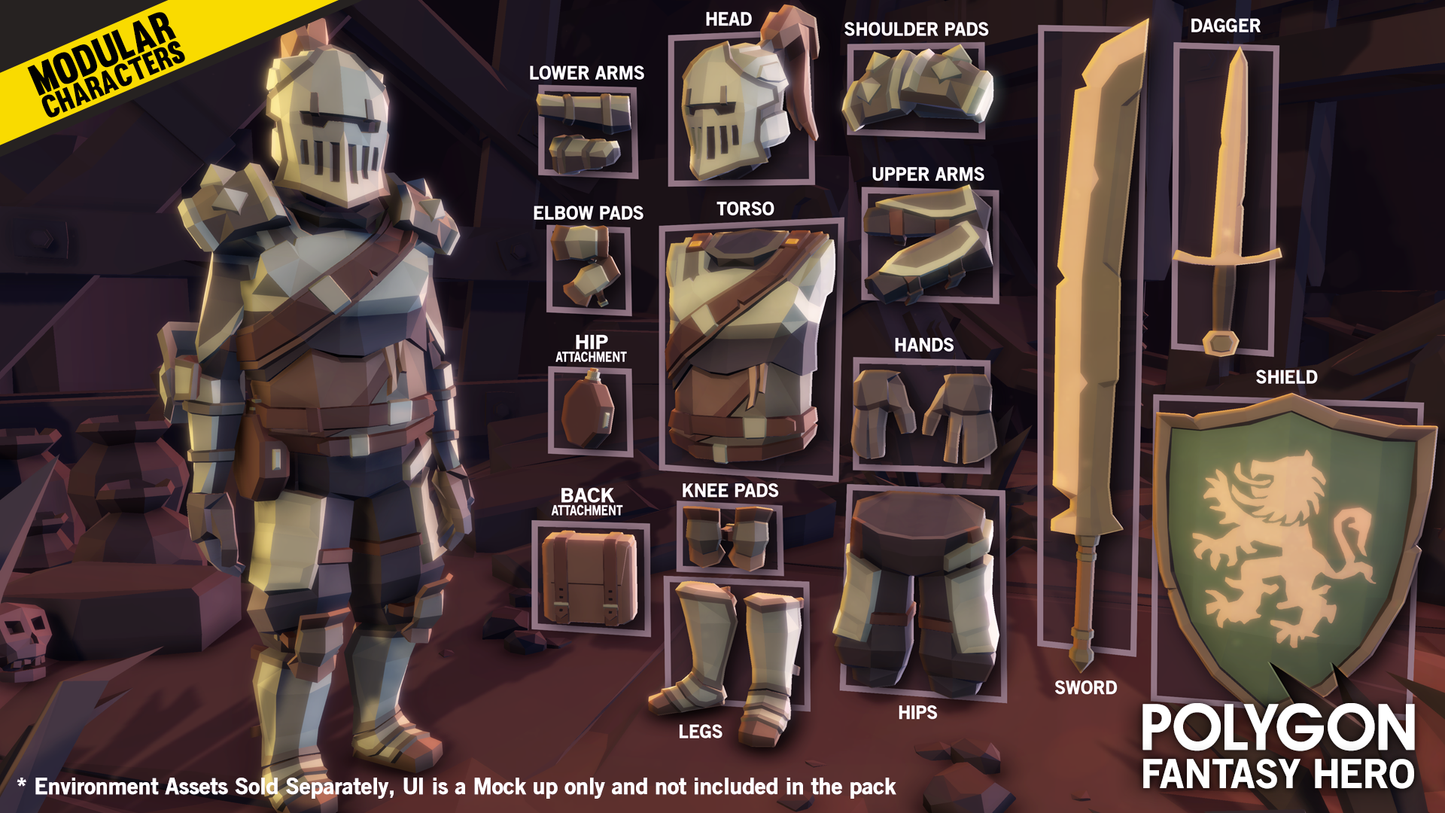Select the lion crest Shield slot
This screenshot has height=813, width=1445.
pos(1288,545)
